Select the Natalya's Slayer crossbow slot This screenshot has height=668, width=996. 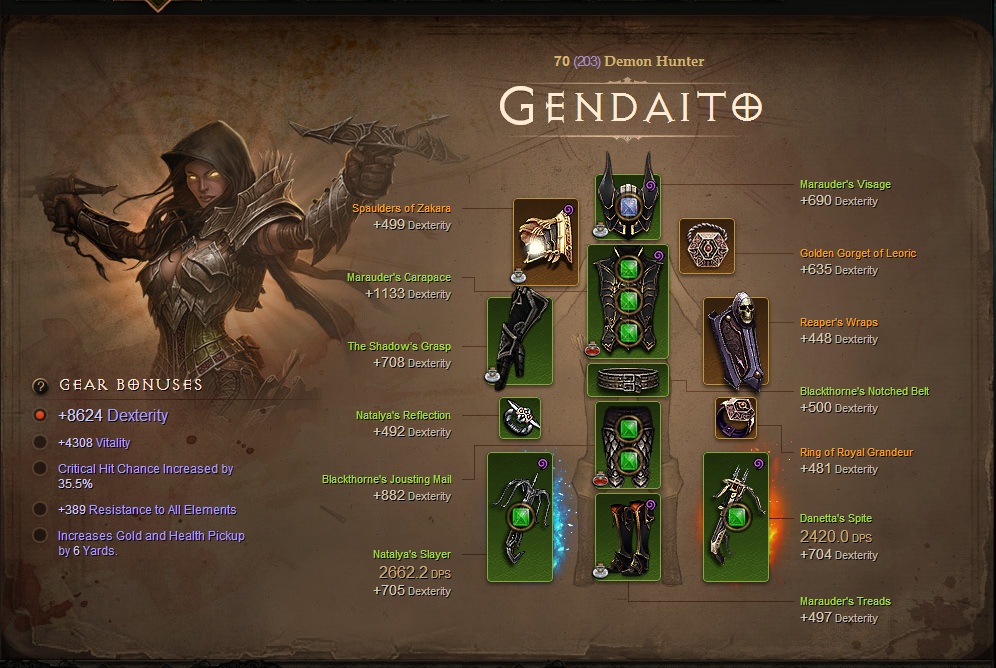(x=520, y=517)
